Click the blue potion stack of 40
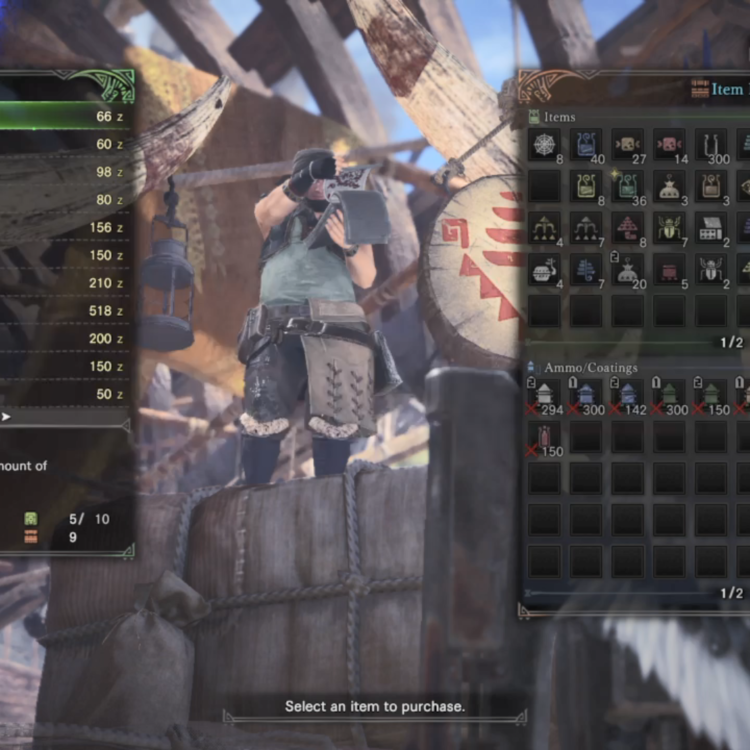Screen dimensions: 750x750 pyautogui.click(x=586, y=144)
